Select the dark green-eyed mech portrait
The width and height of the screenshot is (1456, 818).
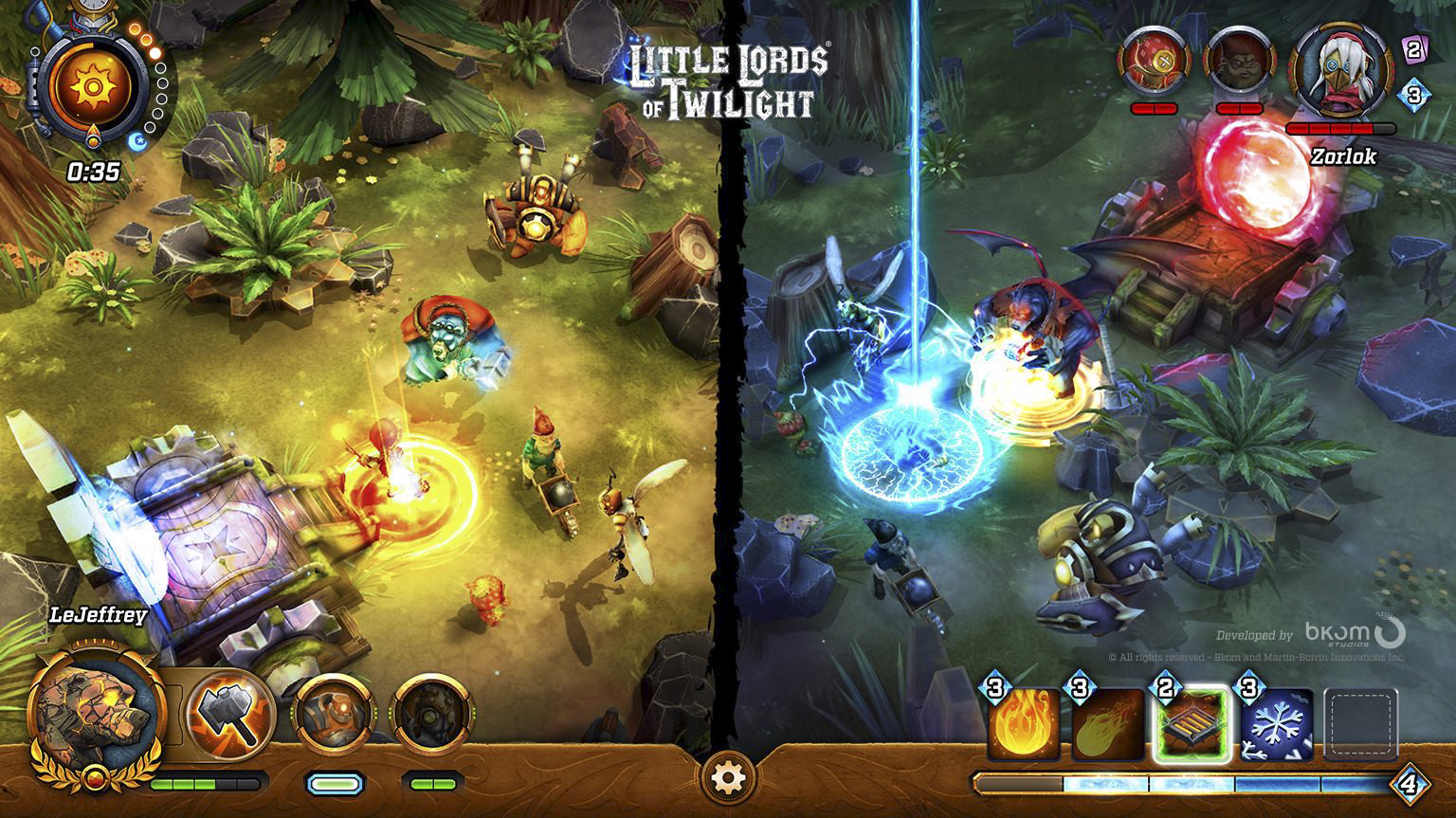click(433, 713)
